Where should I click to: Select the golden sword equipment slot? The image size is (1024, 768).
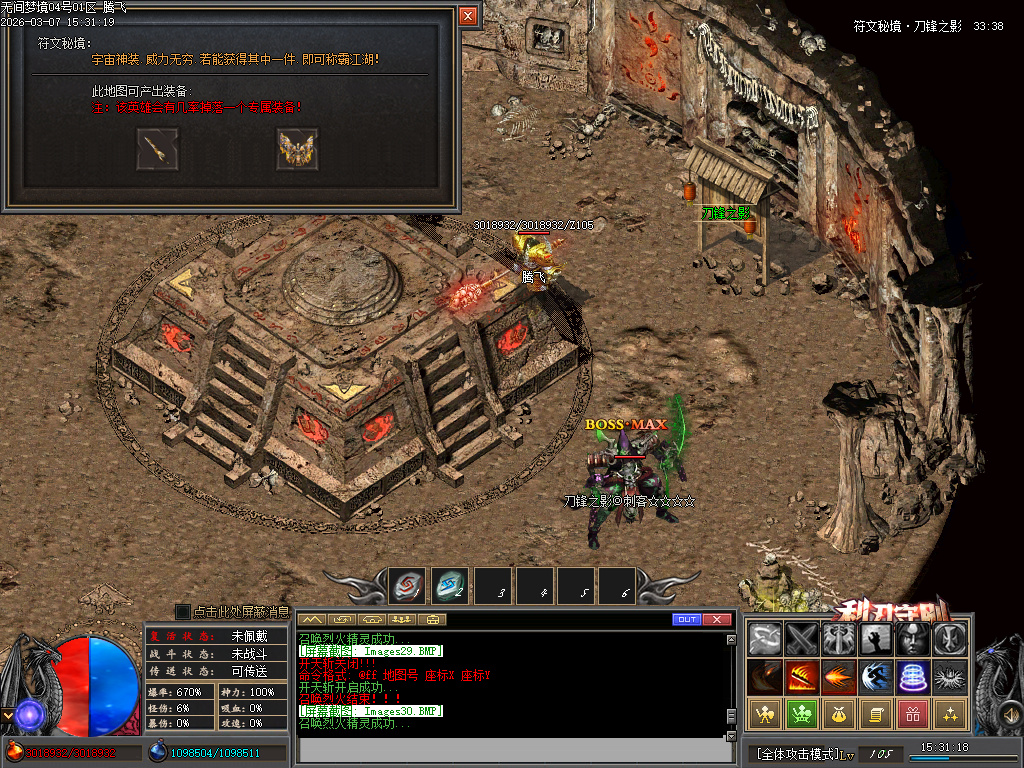click(158, 149)
